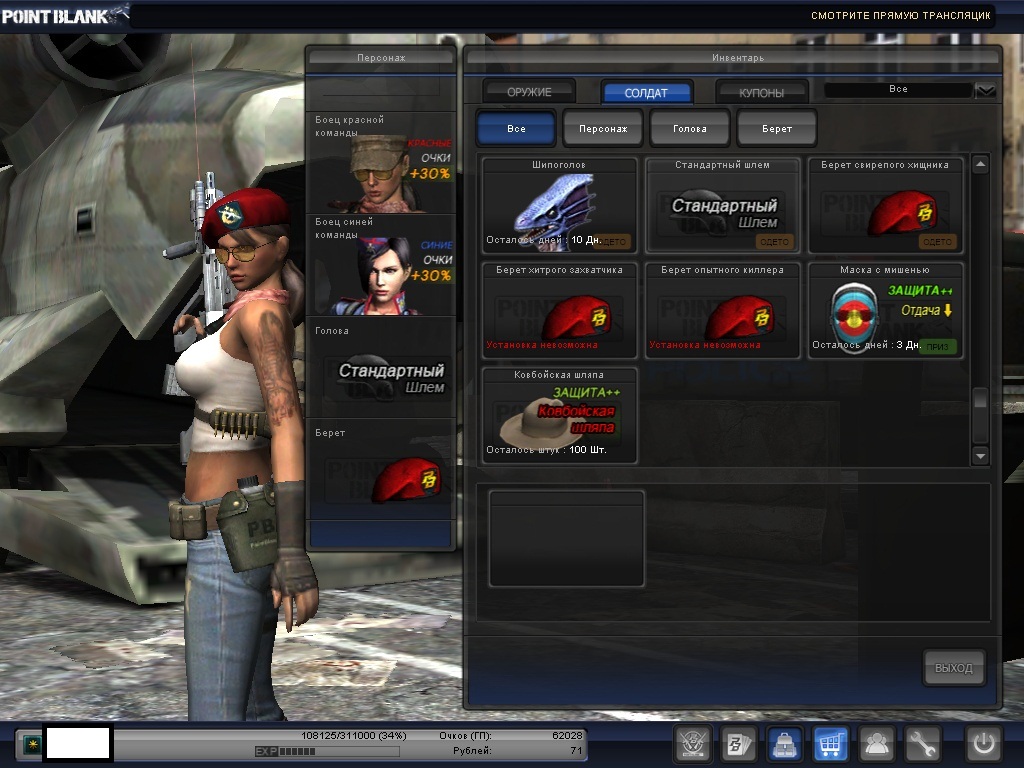Open the shop cart icon
This screenshot has width=1024, height=768.
830,744
